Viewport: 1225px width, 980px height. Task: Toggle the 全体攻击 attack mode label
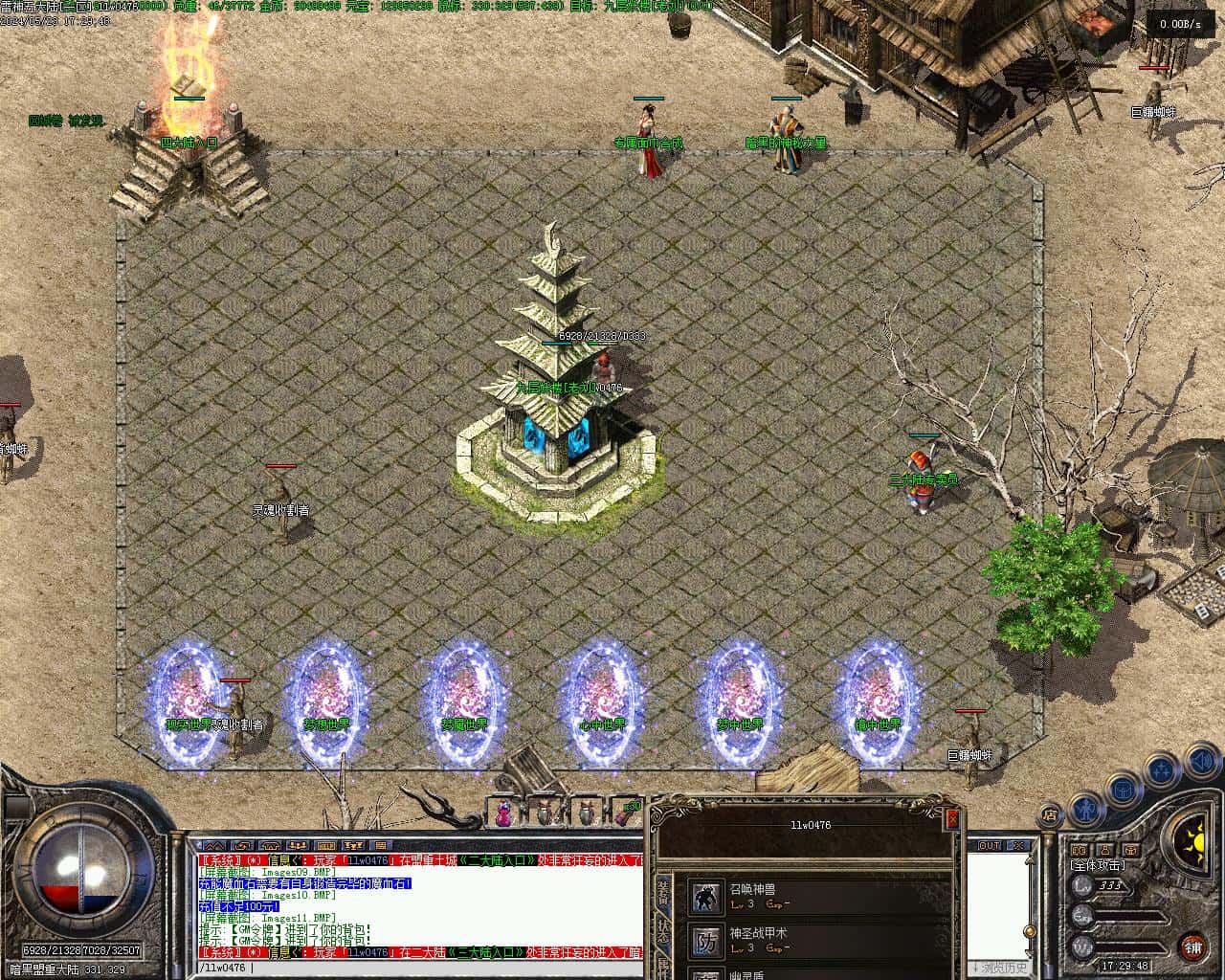pyautogui.click(x=1098, y=865)
